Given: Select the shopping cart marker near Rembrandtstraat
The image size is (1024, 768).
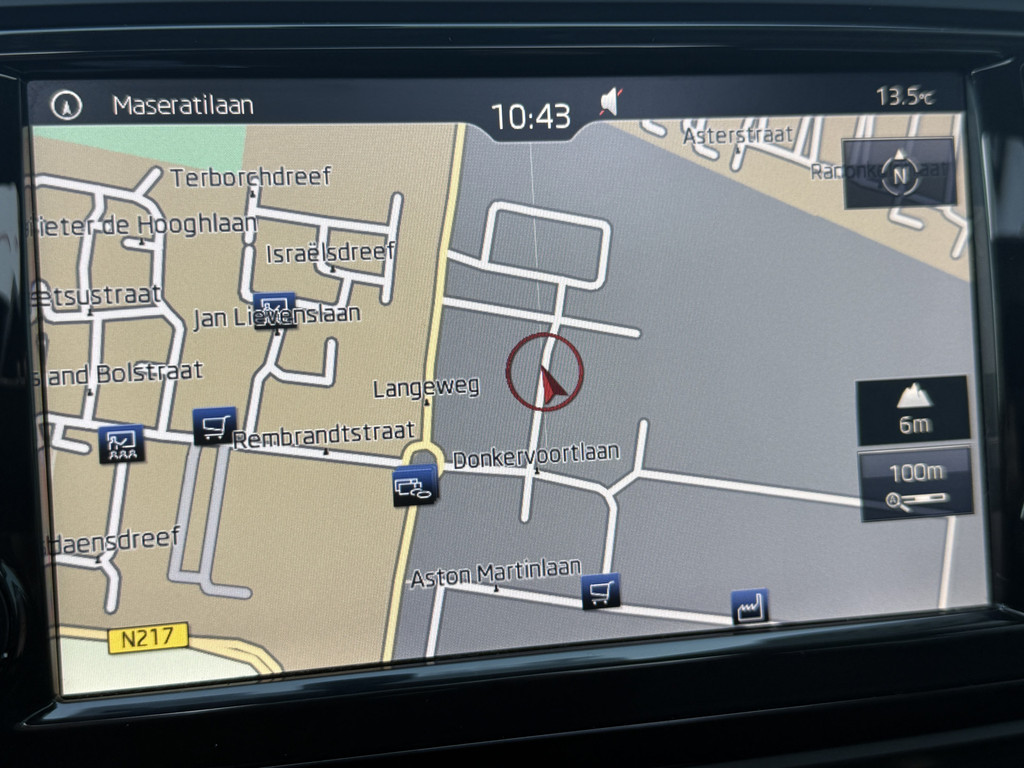Looking at the screenshot, I should pyautogui.click(x=214, y=426).
